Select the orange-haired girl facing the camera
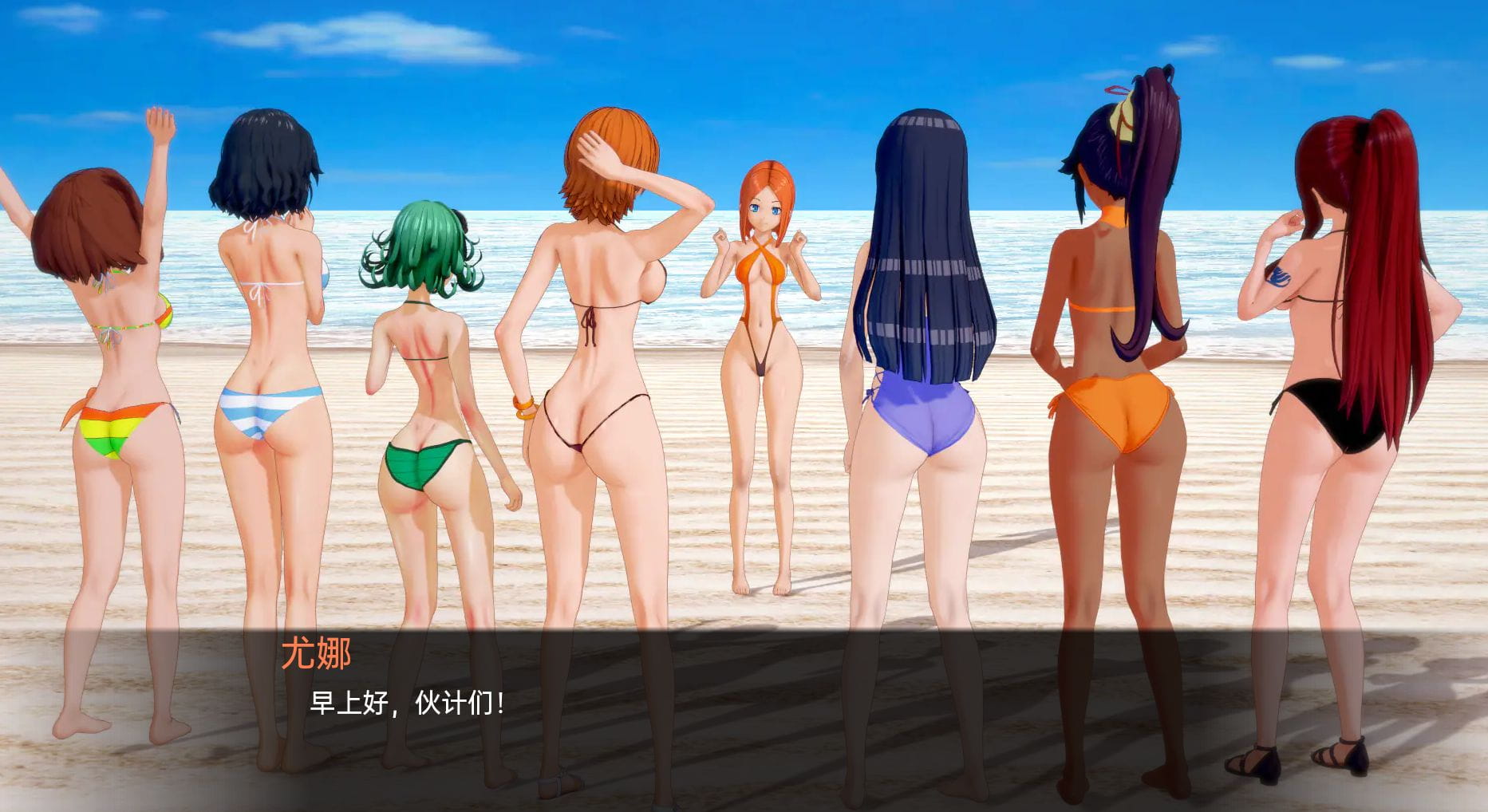This screenshot has height=812, width=1488. 764,319
